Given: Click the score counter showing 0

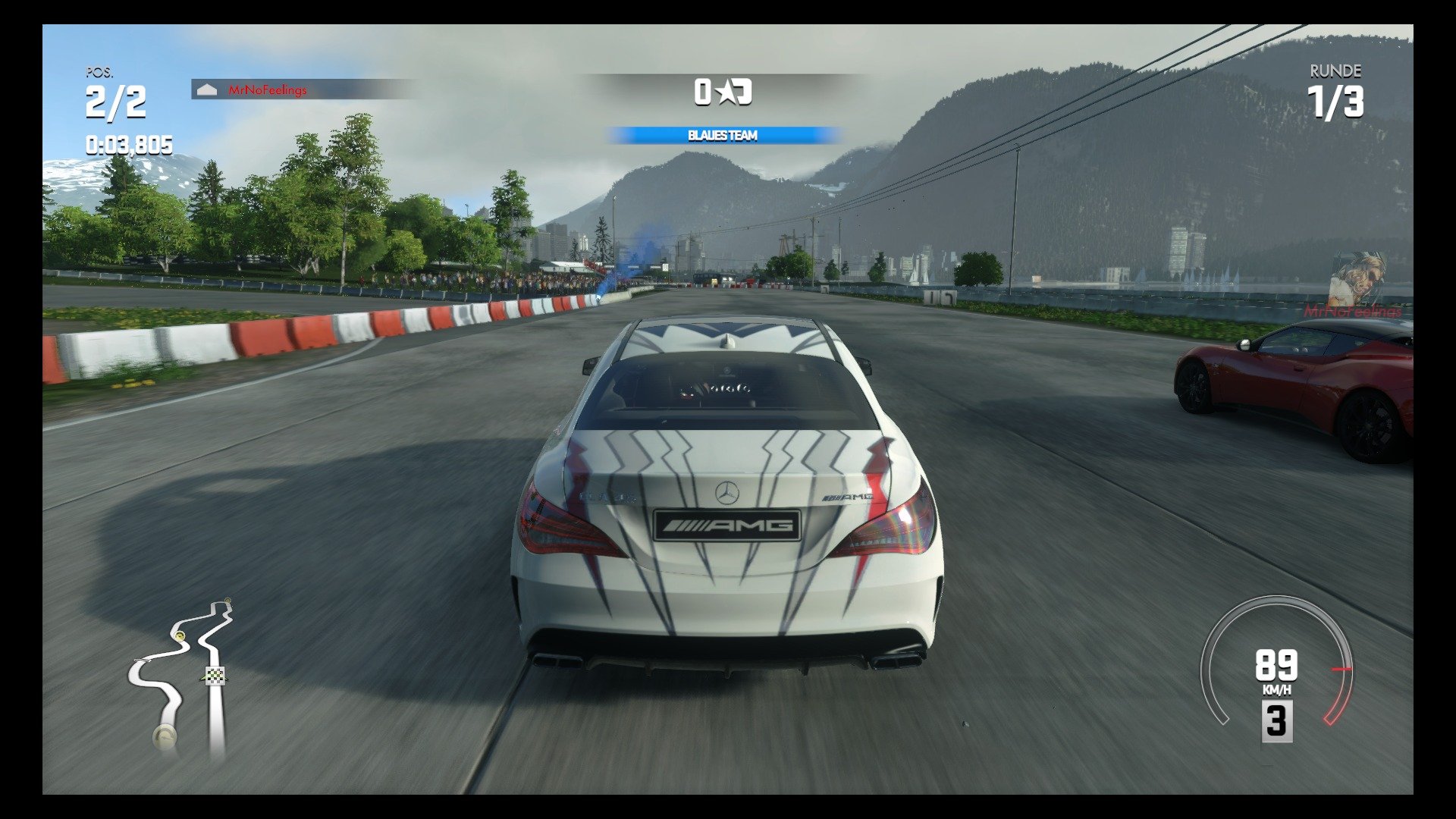Looking at the screenshot, I should (704, 91).
